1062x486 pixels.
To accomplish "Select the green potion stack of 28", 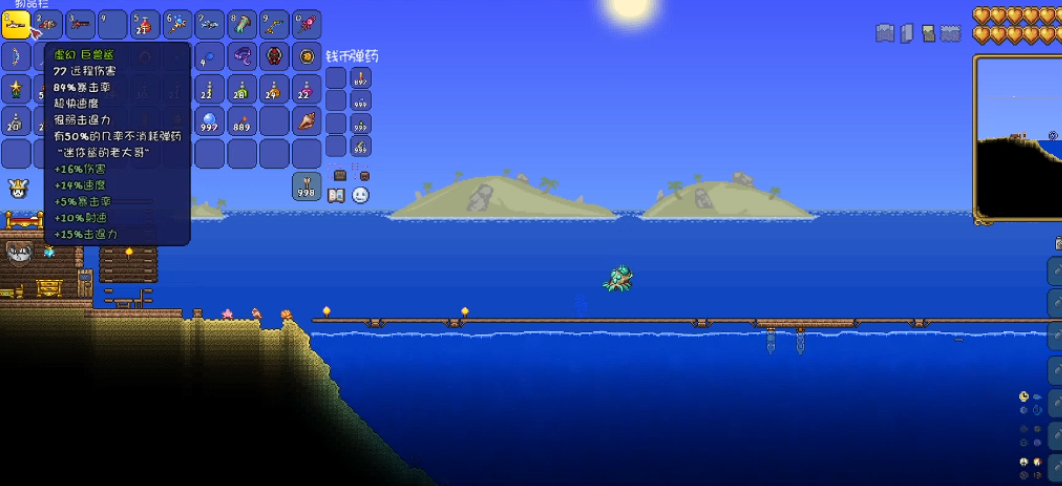I will 241,89.
